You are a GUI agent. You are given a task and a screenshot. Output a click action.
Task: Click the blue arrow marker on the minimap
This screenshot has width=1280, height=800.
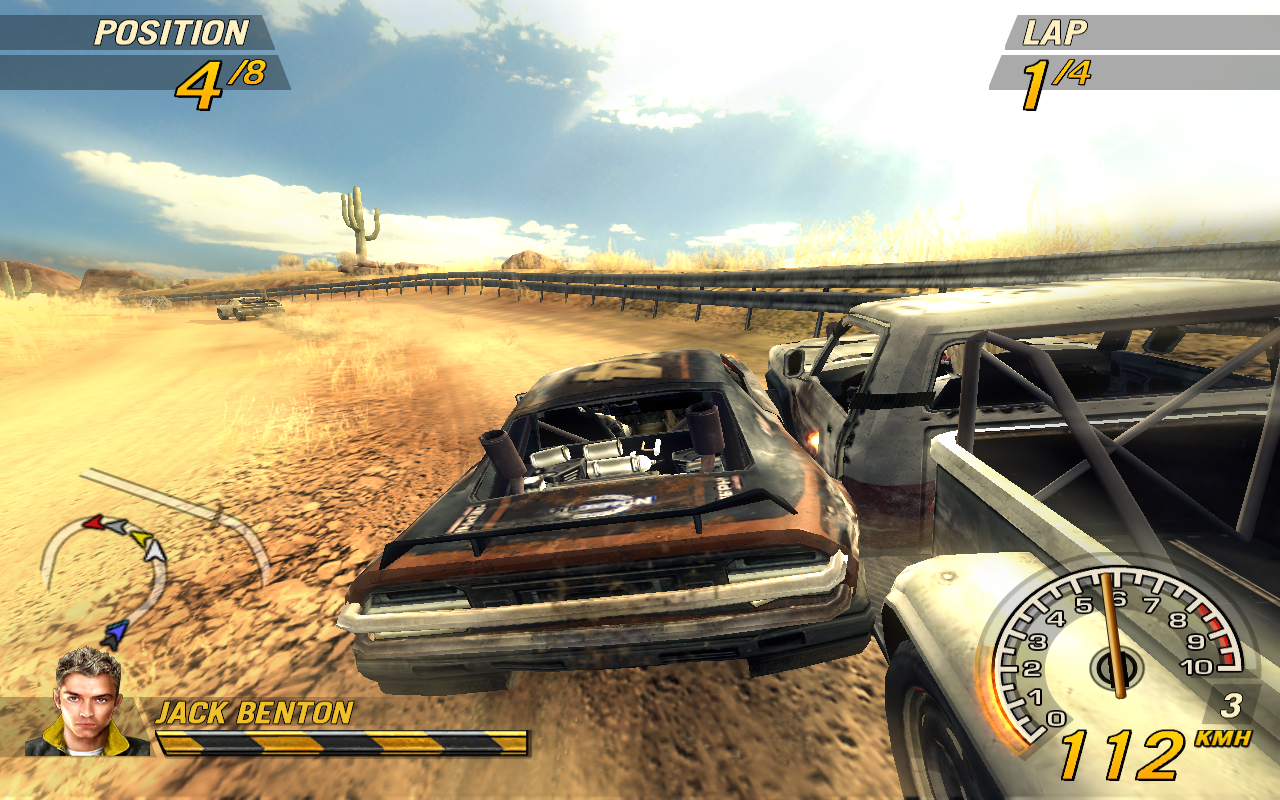coord(116,632)
